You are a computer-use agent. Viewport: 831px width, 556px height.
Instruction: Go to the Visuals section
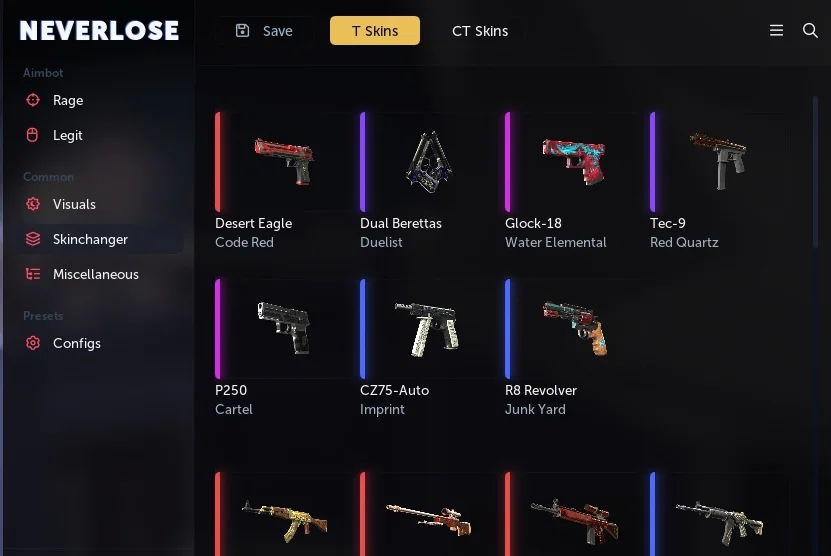(x=73, y=204)
